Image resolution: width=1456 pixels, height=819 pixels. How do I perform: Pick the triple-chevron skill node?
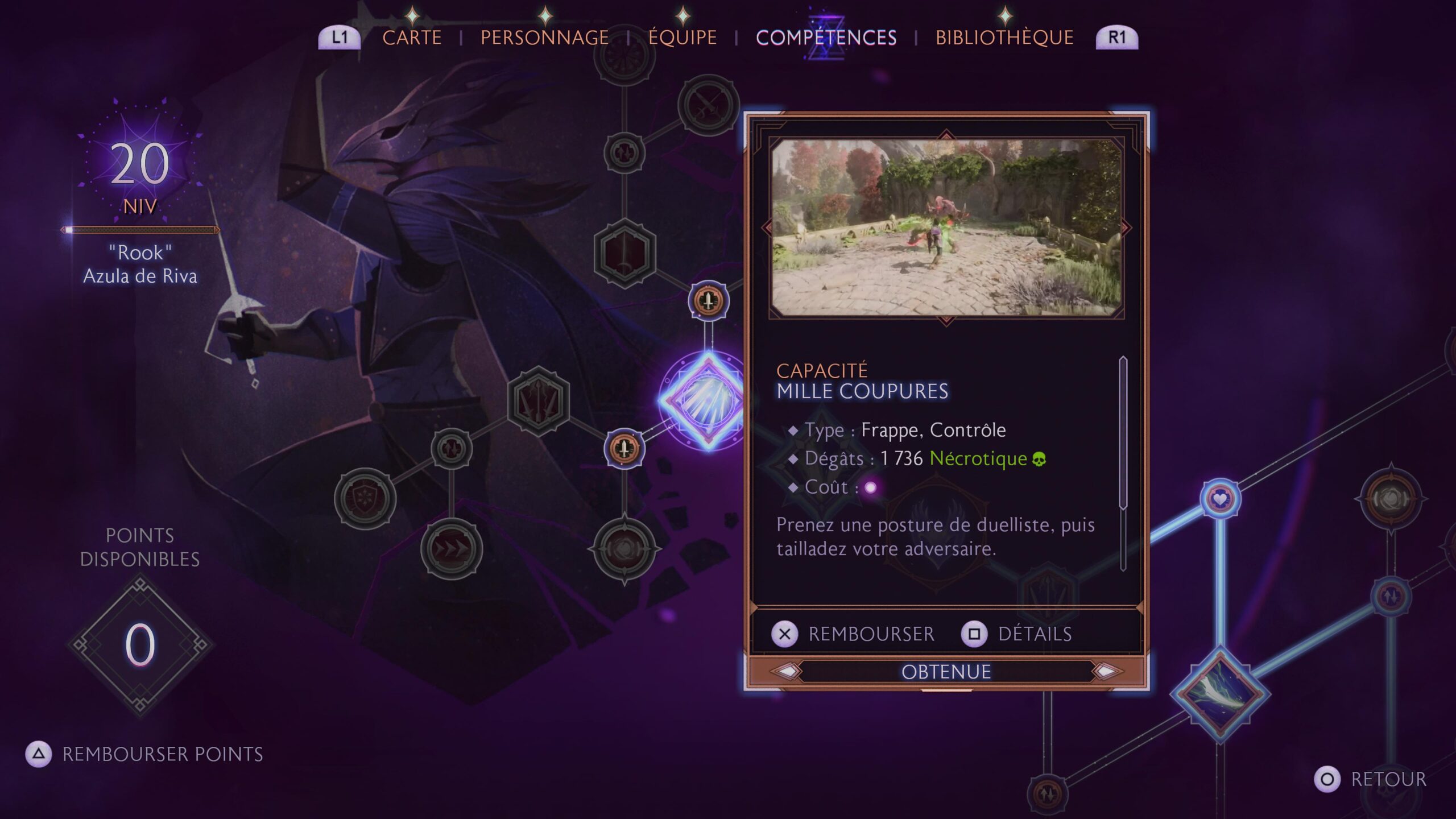(452, 549)
